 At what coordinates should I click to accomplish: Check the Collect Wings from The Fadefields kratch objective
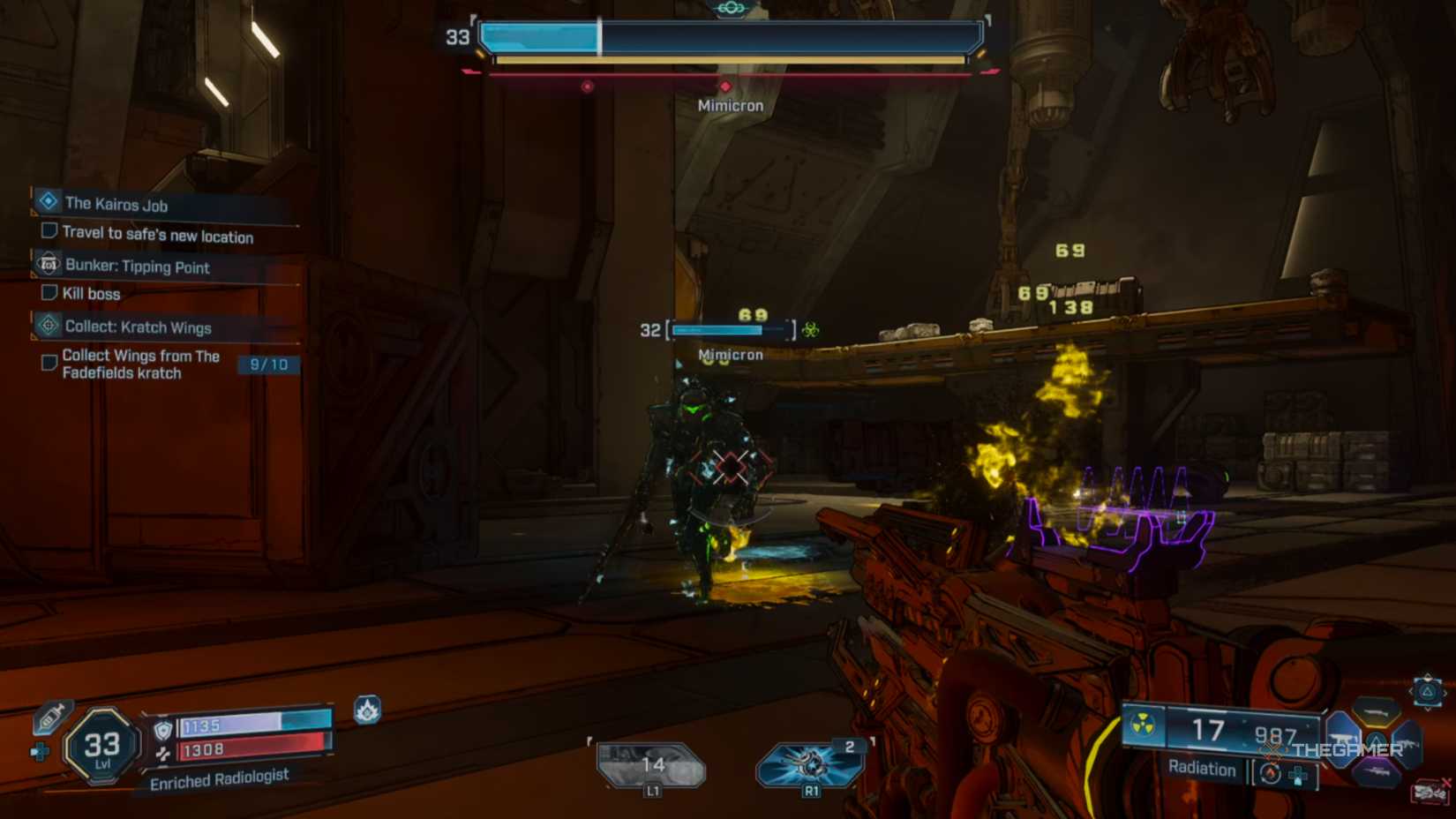coord(49,362)
